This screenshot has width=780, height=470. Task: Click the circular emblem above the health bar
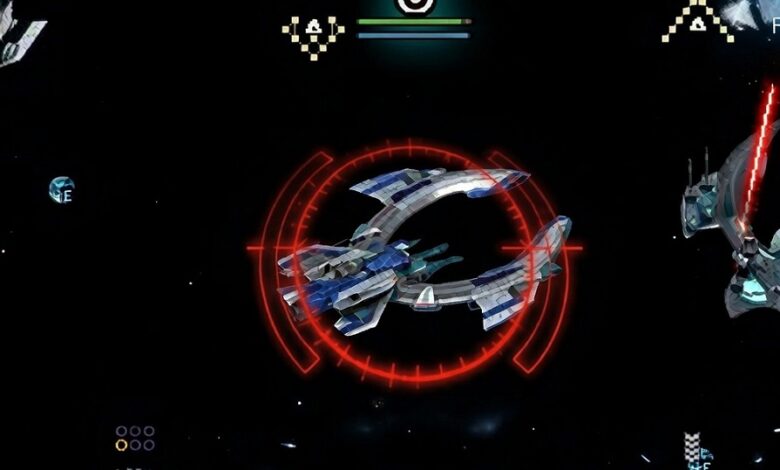[x=413, y=5]
